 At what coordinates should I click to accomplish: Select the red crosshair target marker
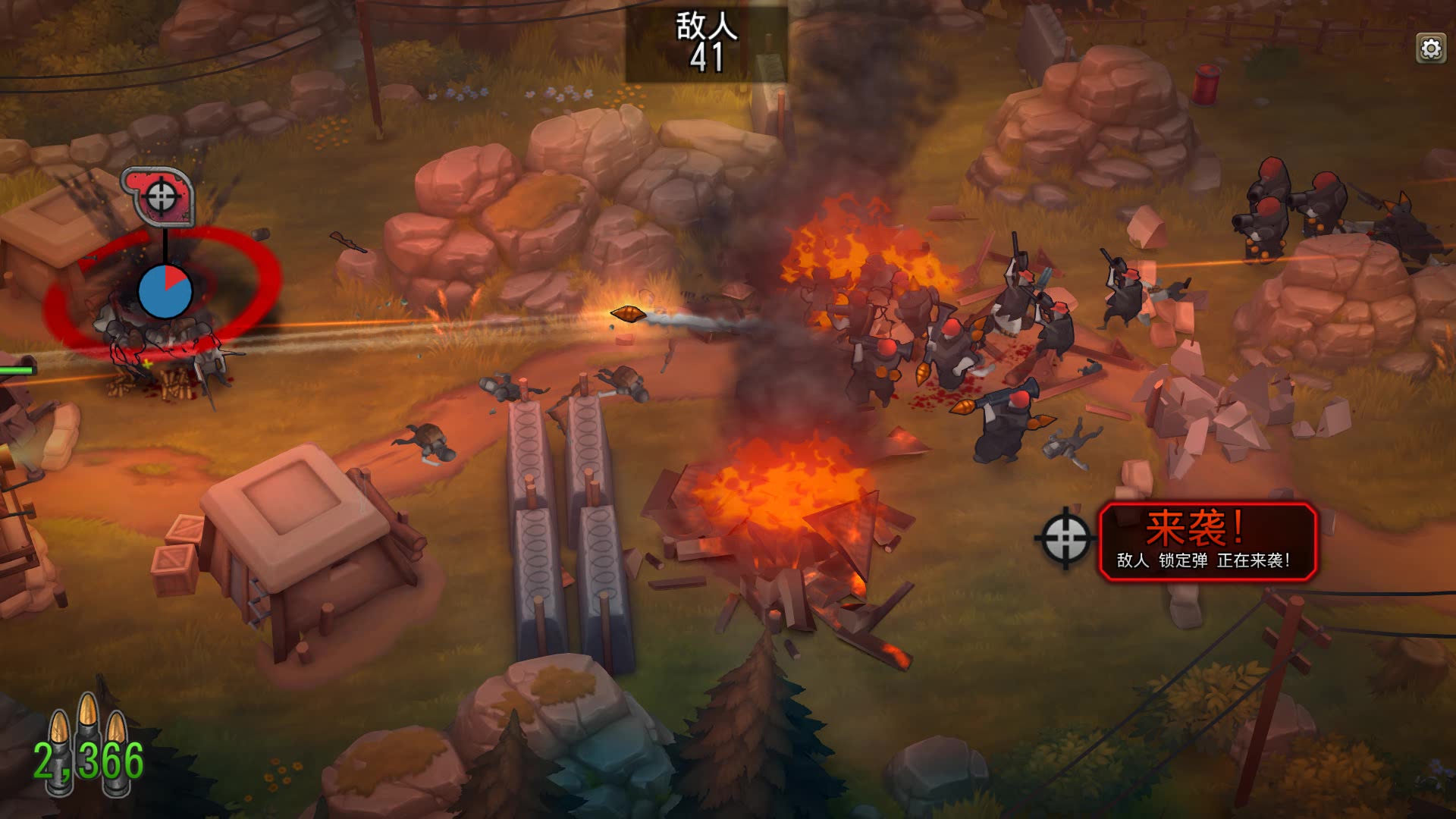coord(160,196)
